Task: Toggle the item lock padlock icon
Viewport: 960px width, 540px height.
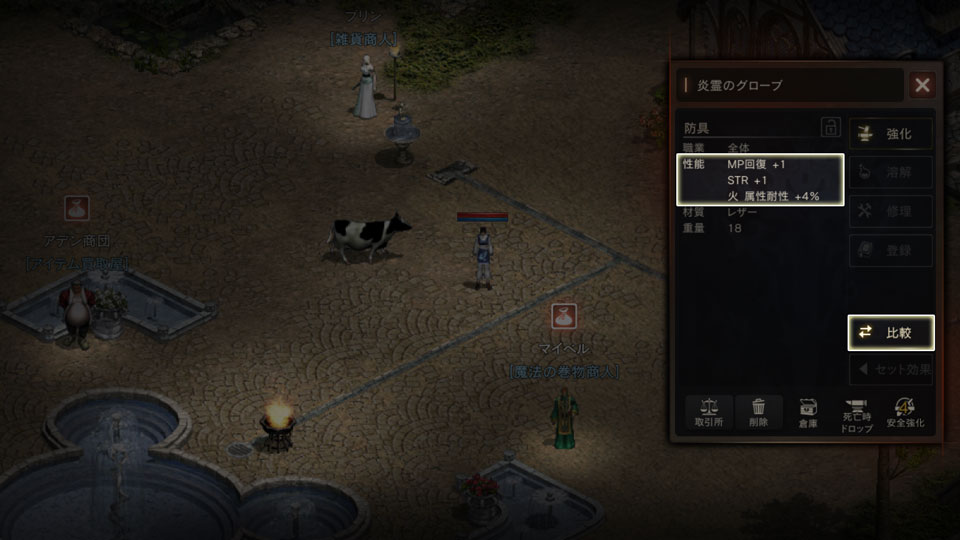Action: tap(830, 127)
